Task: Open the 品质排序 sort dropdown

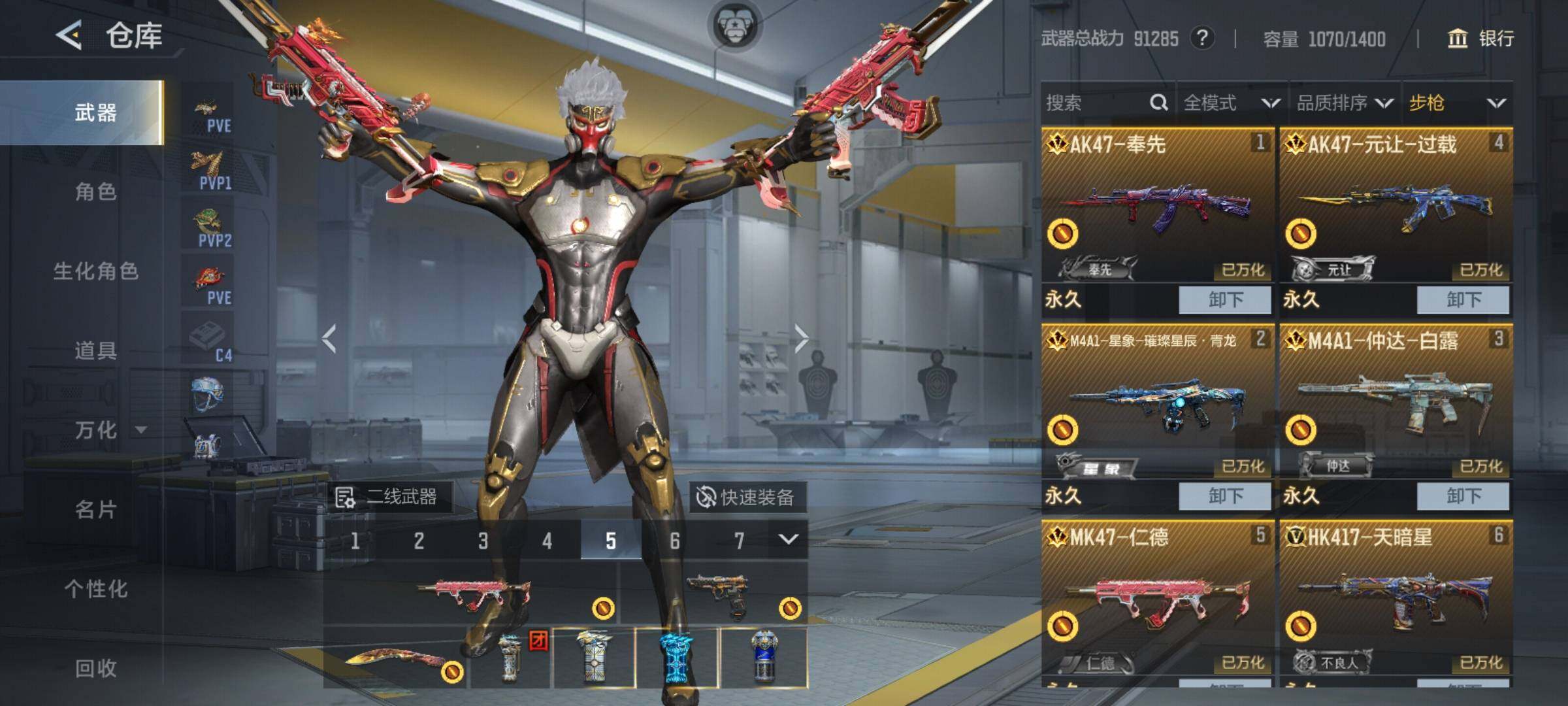Action: point(1345,103)
